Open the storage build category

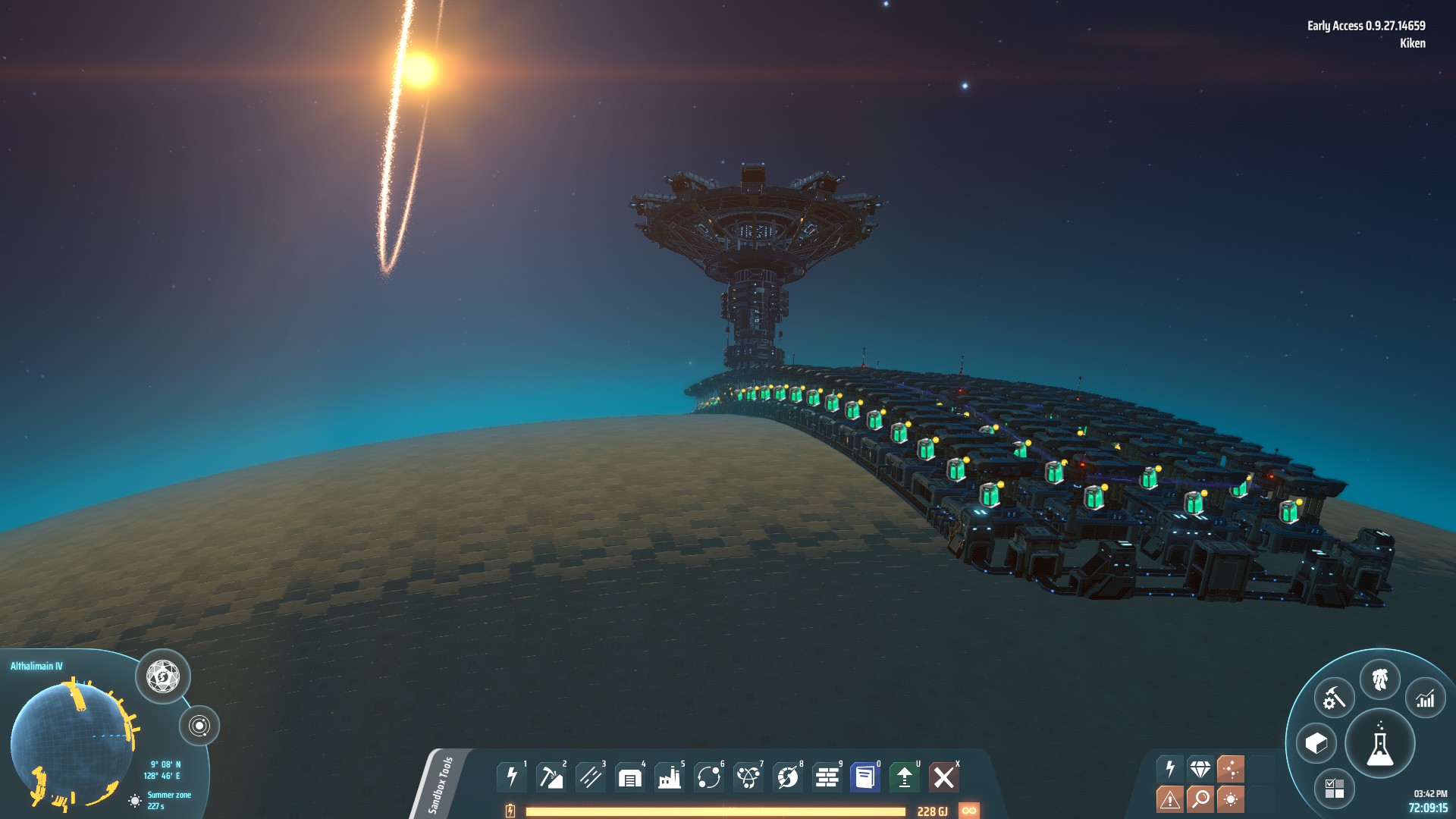tap(629, 777)
